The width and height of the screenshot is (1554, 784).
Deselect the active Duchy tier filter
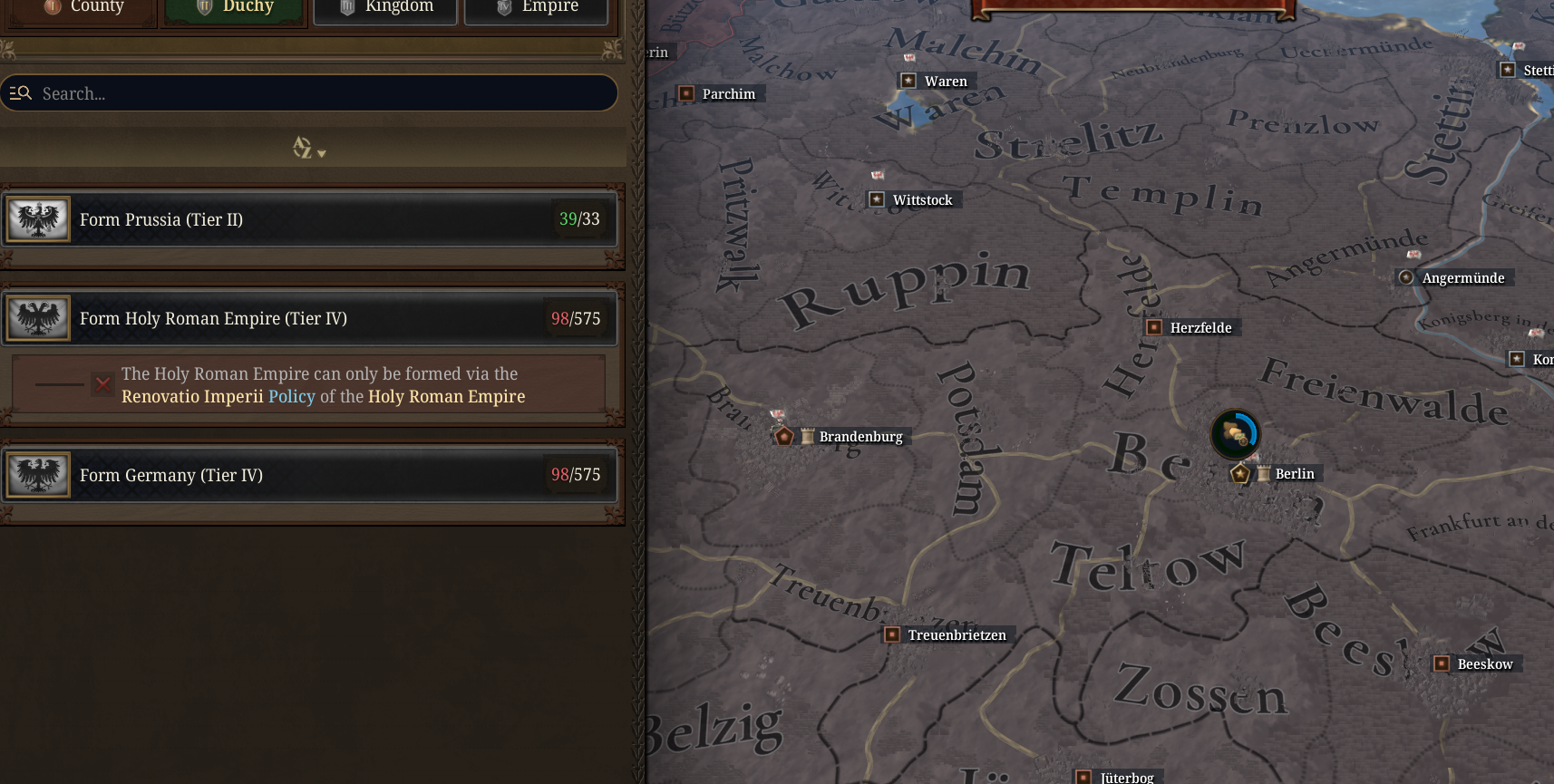coord(233,6)
